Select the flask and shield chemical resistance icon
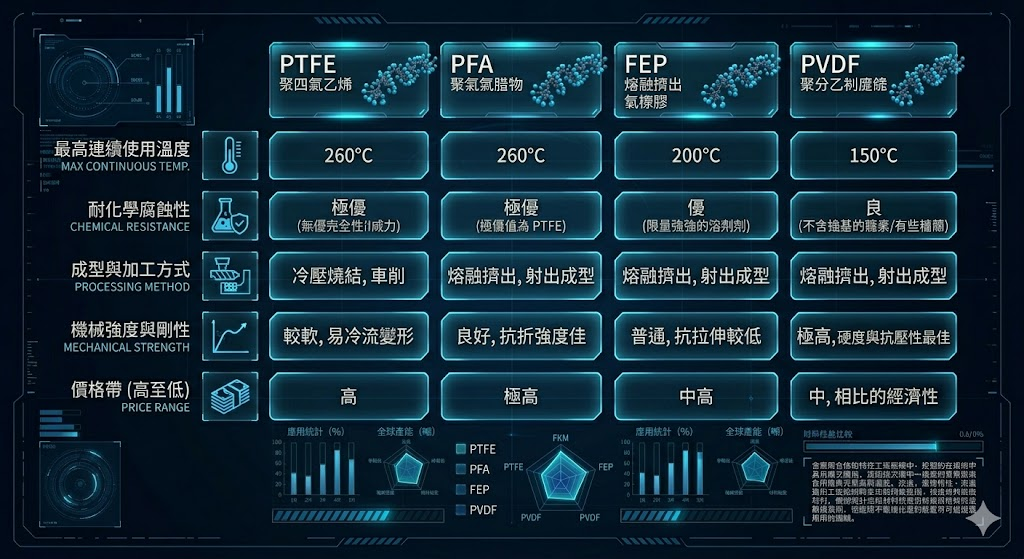The height and width of the screenshot is (559, 1024). pos(231,215)
